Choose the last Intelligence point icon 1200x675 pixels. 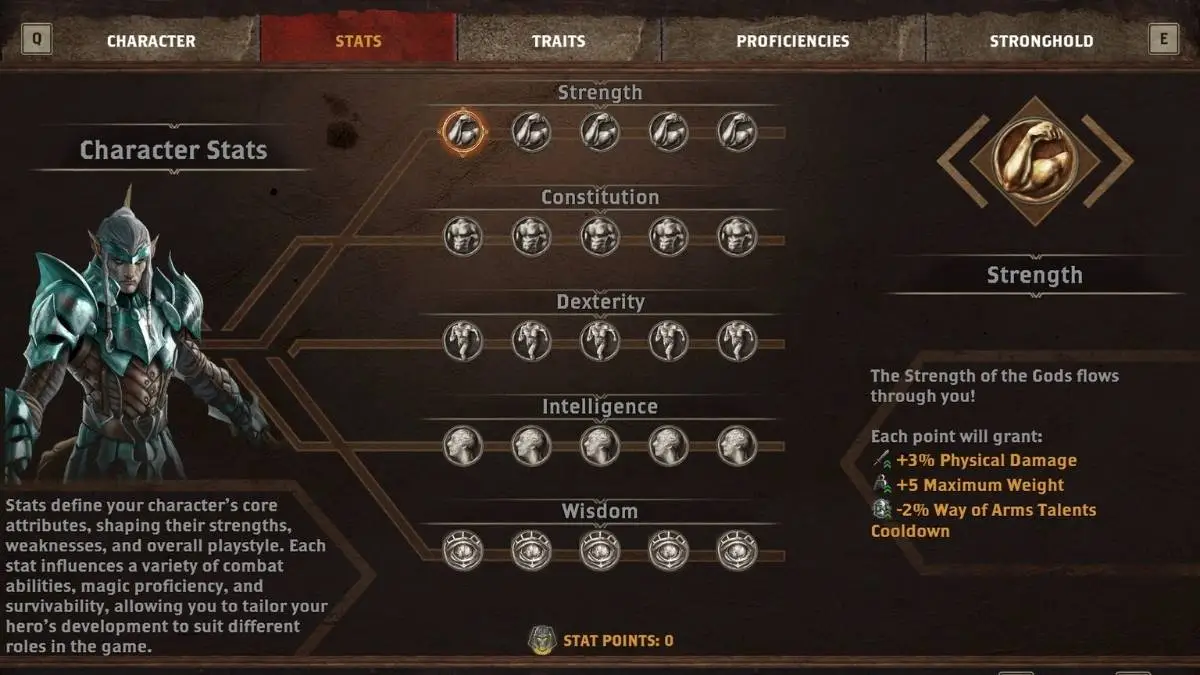737,446
